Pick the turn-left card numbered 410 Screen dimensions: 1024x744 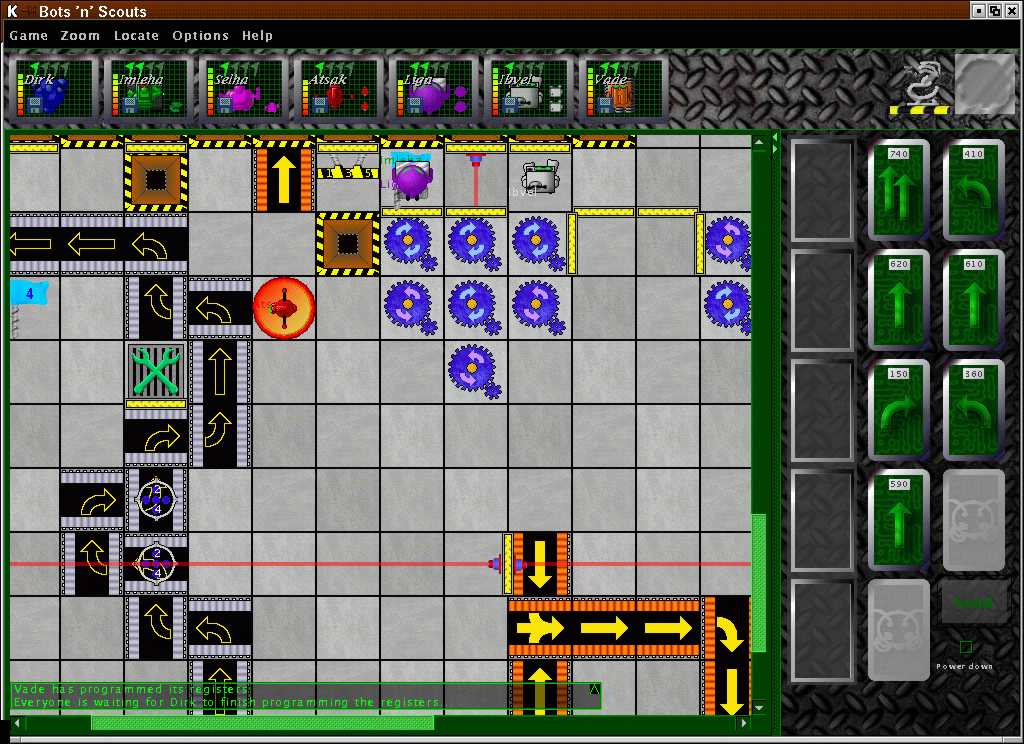click(x=974, y=190)
